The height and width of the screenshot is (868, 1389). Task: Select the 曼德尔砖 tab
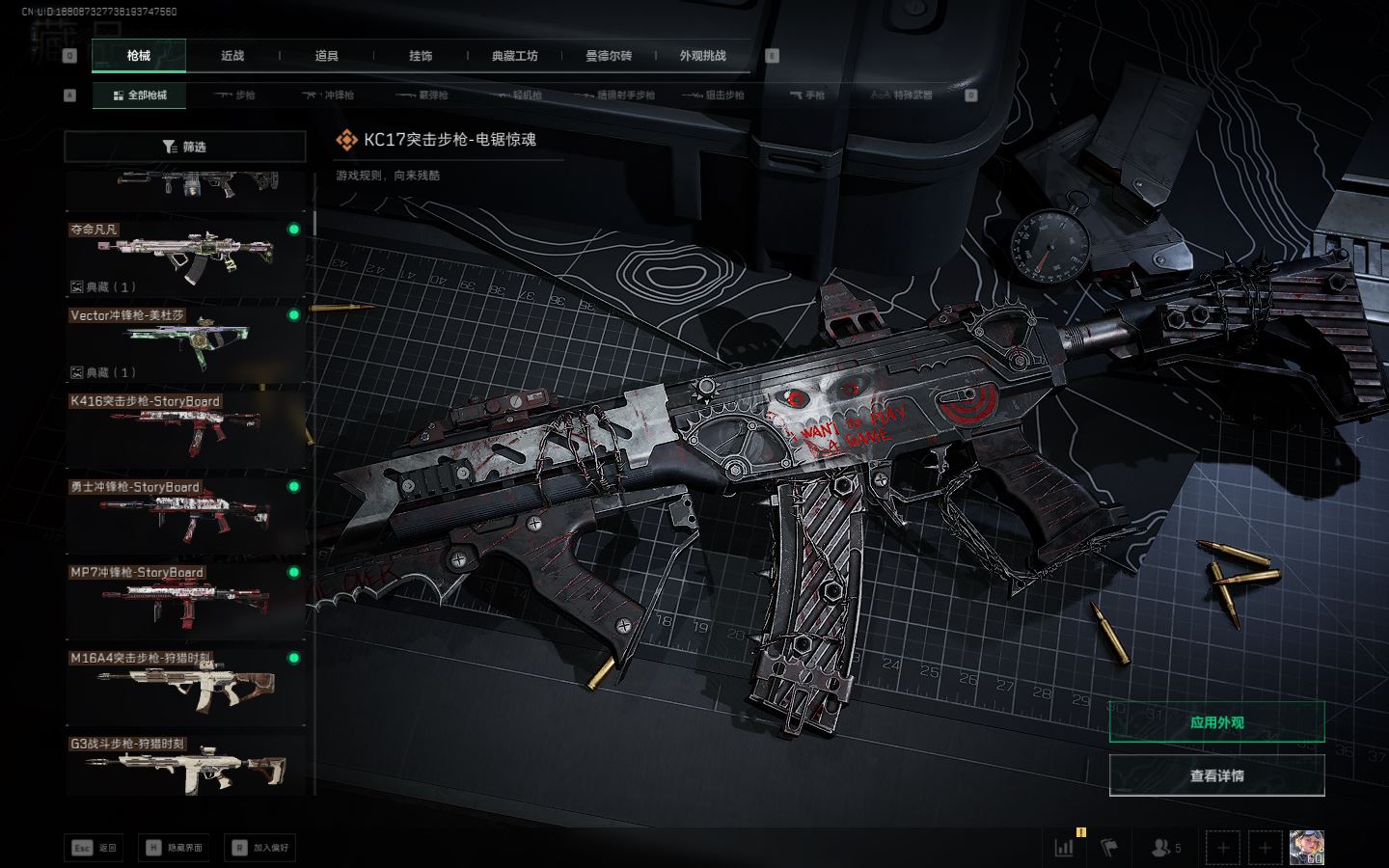[x=609, y=56]
